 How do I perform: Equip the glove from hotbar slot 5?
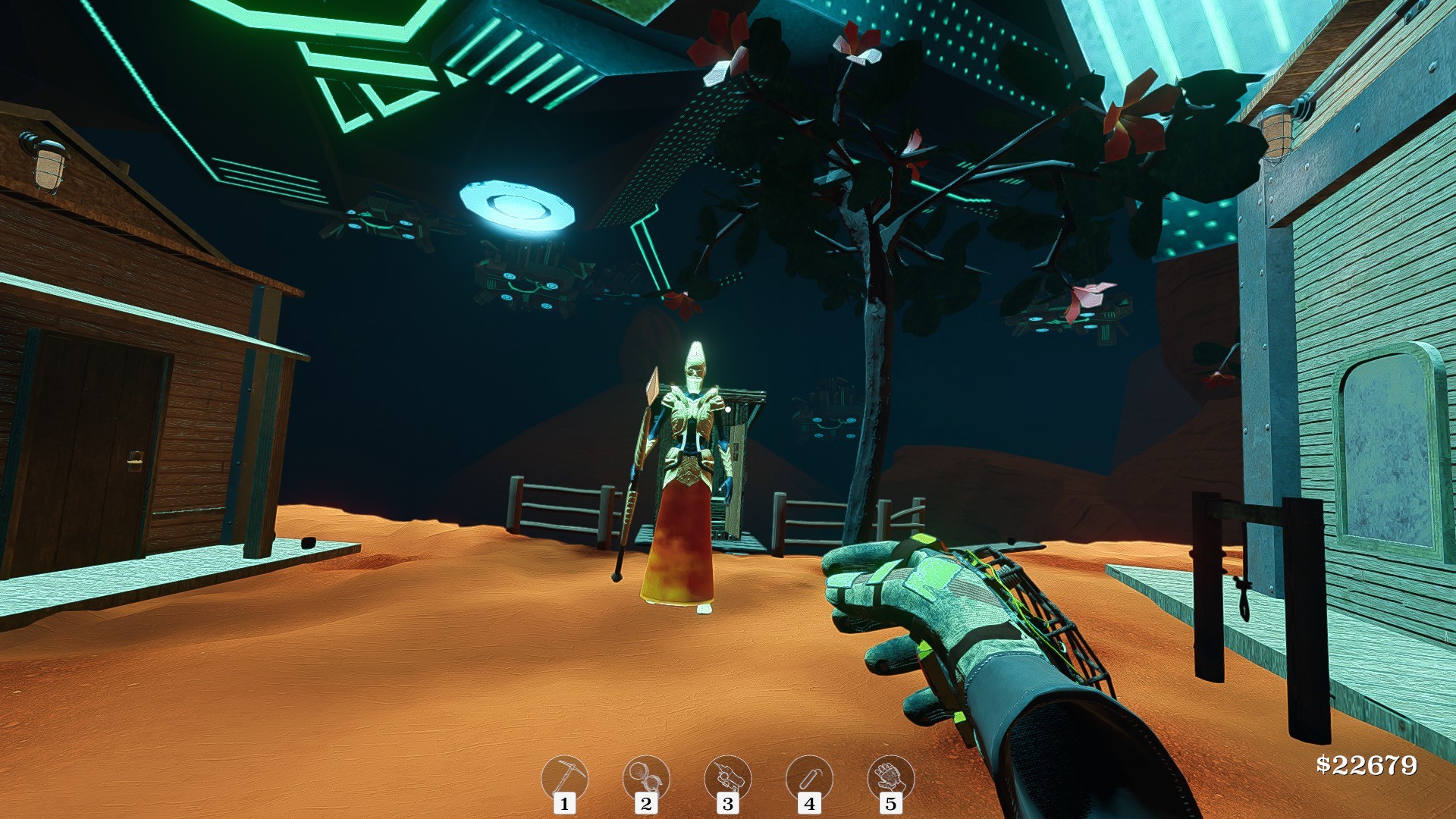point(891,775)
